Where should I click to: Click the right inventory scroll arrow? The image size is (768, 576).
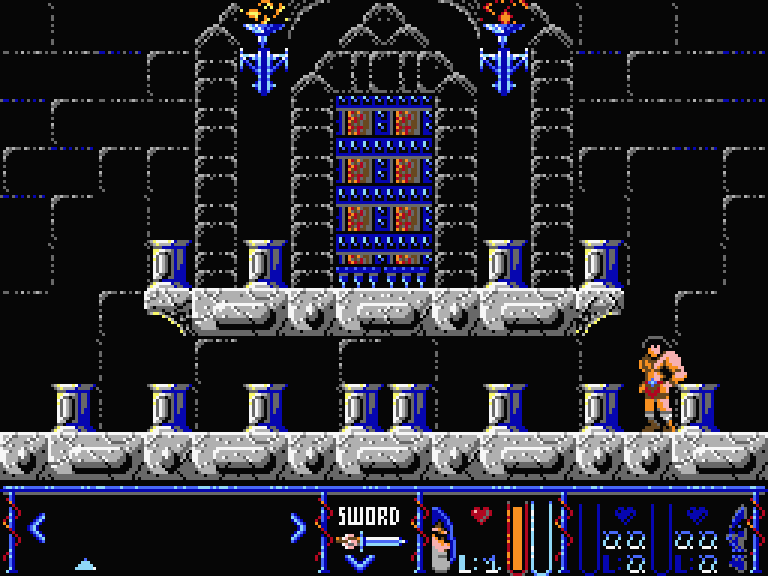click(x=297, y=527)
